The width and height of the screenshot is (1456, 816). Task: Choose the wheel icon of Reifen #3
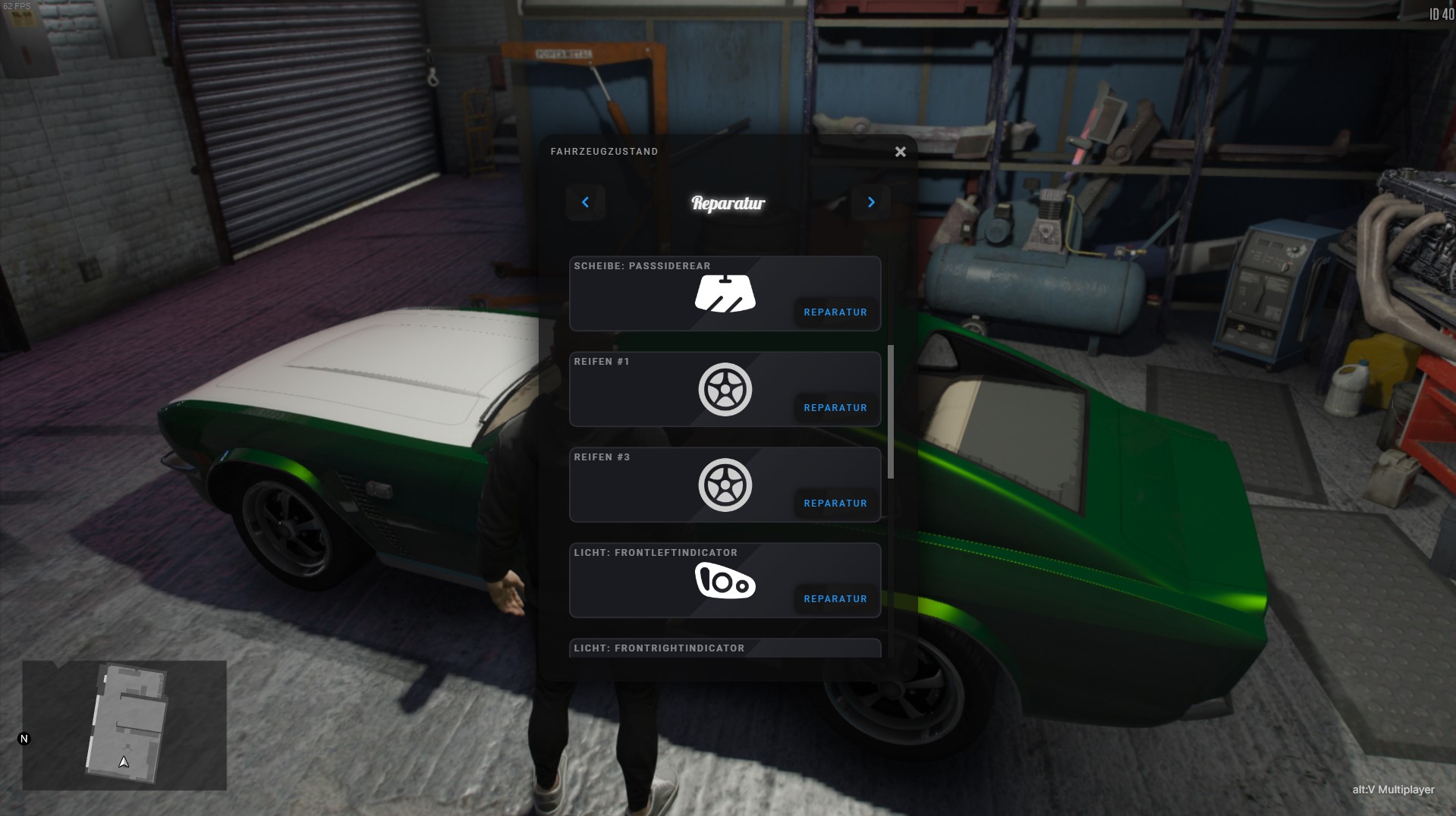coord(725,485)
